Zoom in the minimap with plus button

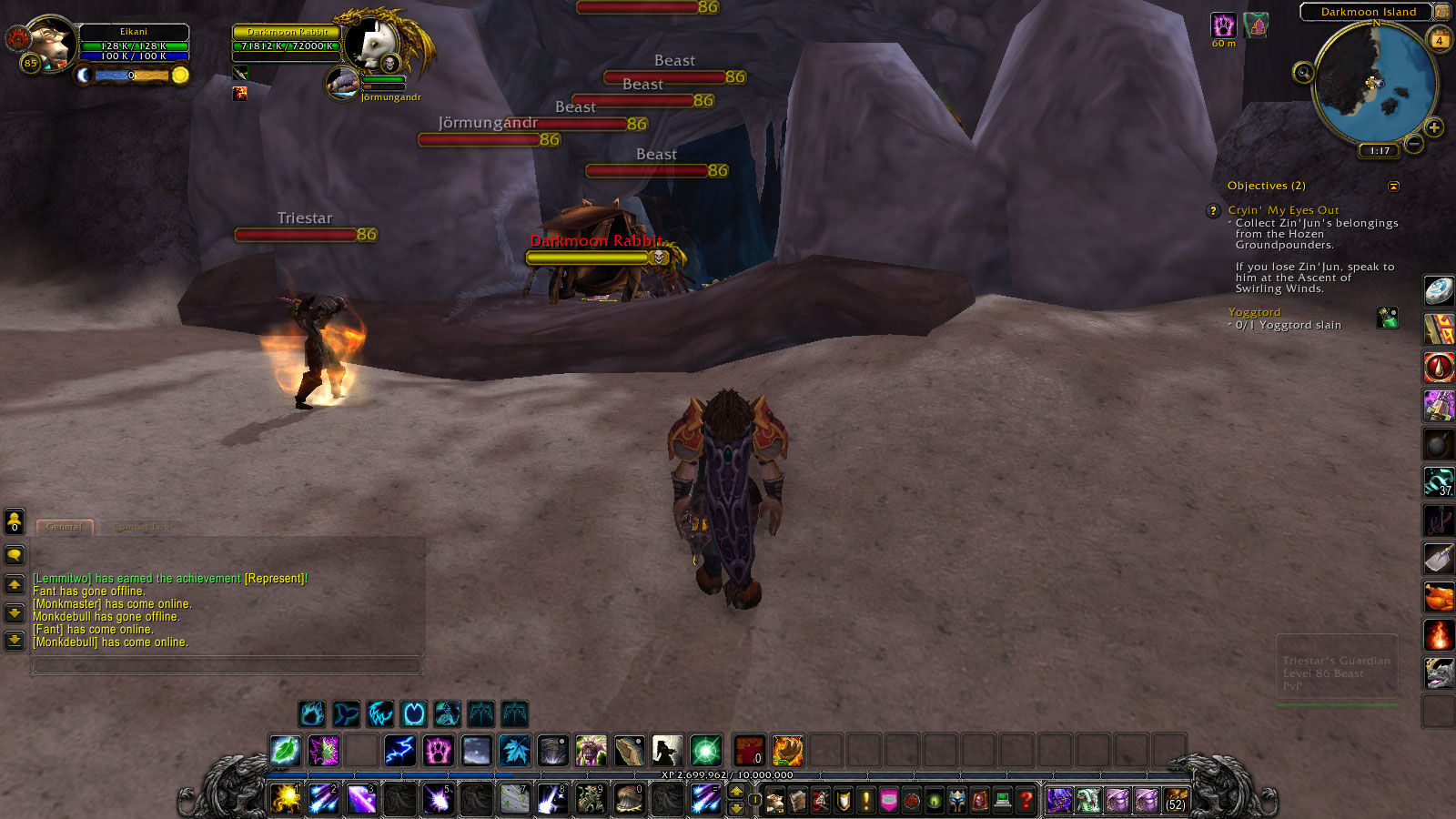click(x=1435, y=127)
